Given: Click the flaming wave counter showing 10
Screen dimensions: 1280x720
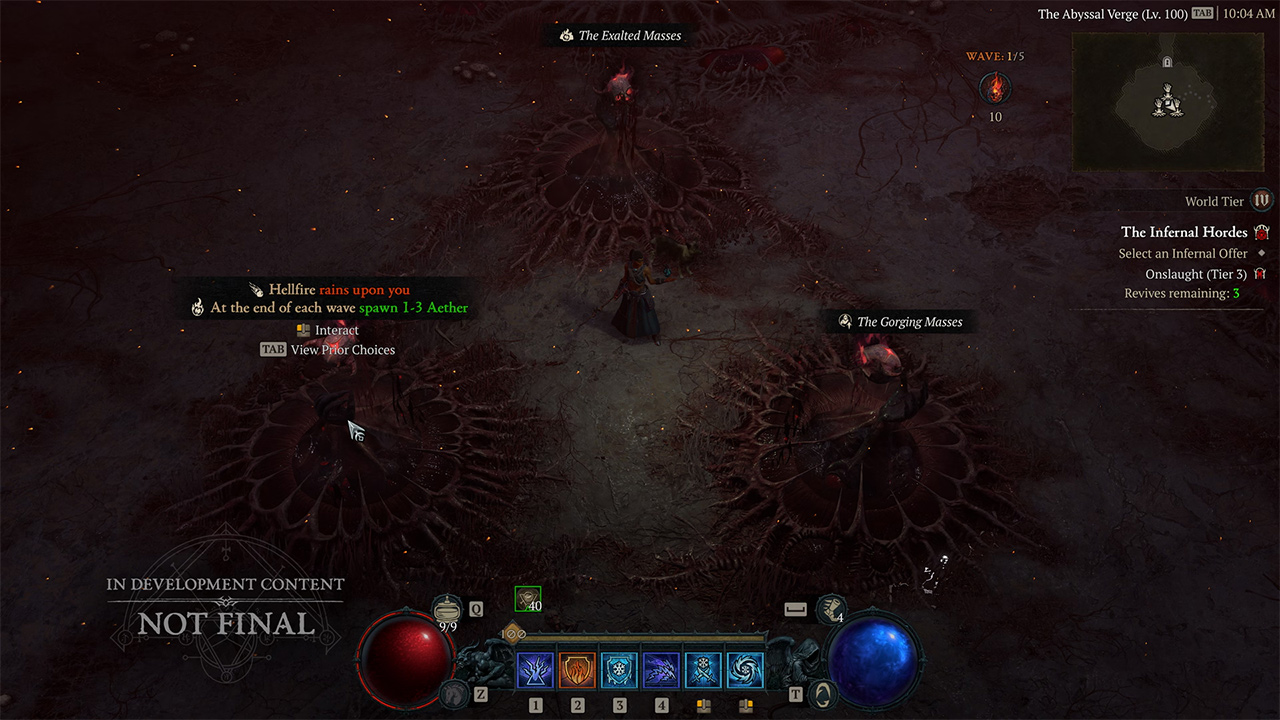Looking at the screenshot, I should pyautogui.click(x=995, y=90).
